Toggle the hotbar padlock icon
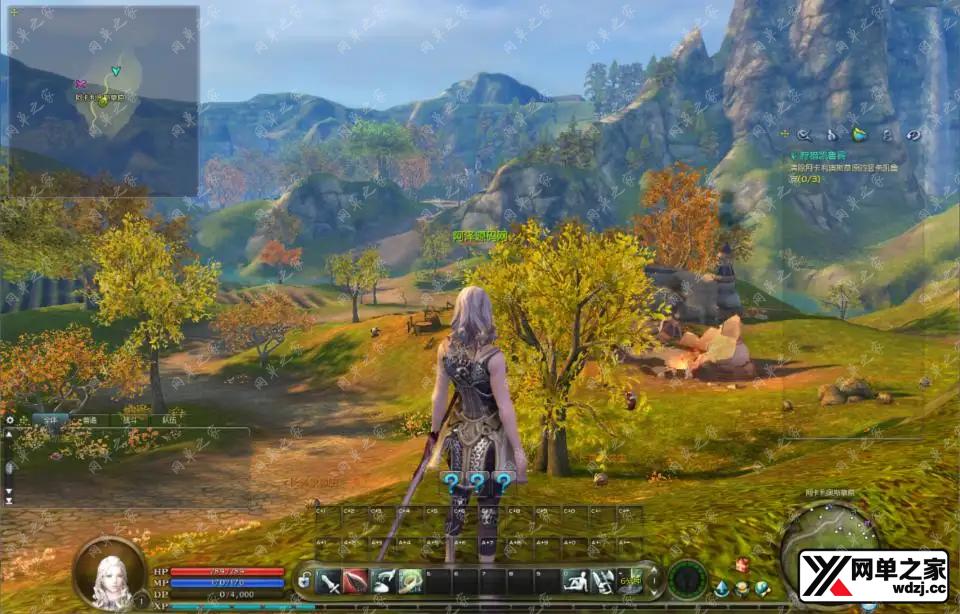 pos(304,582)
